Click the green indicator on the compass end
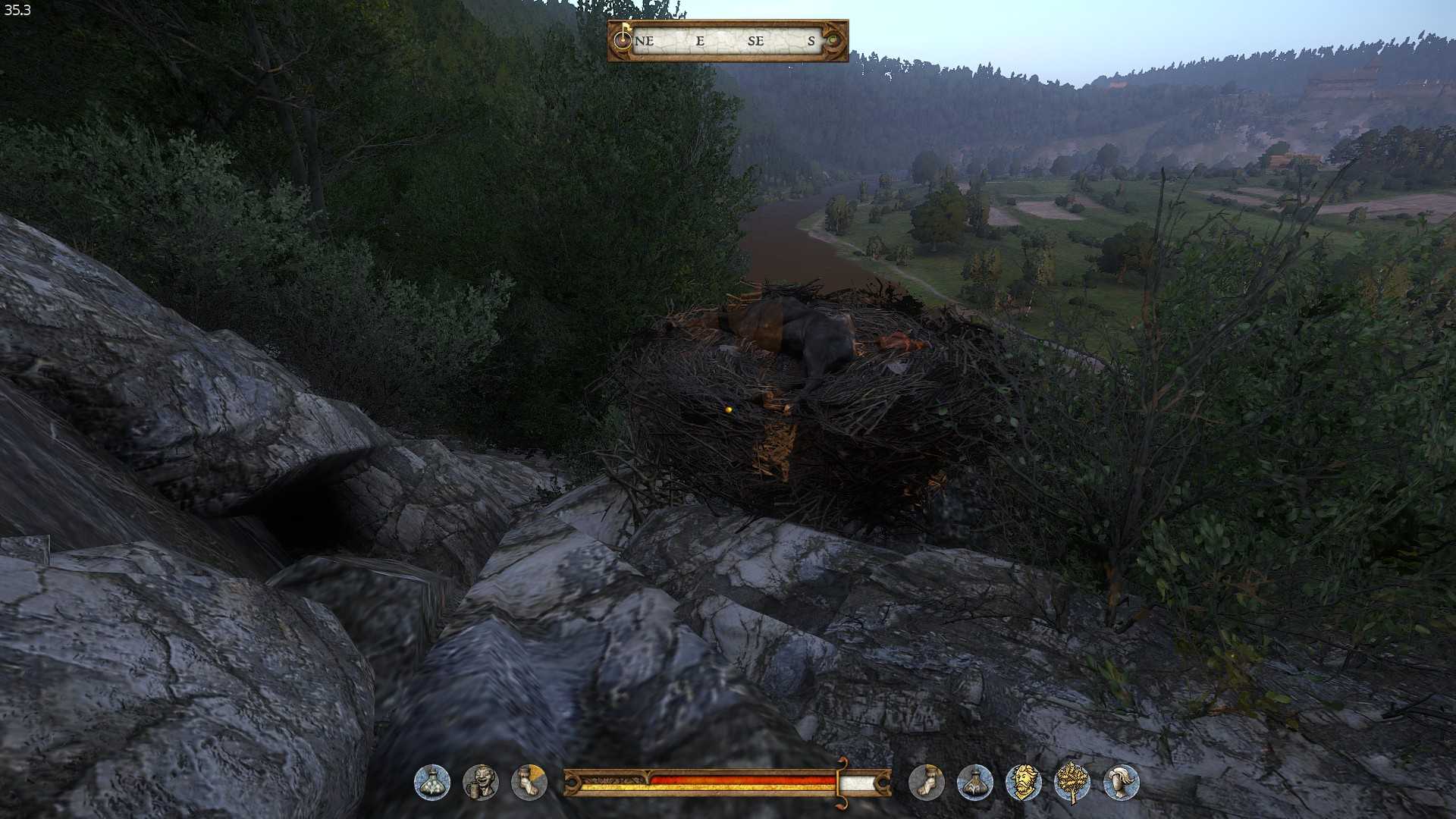Viewport: 1456px width, 819px height. tap(834, 41)
